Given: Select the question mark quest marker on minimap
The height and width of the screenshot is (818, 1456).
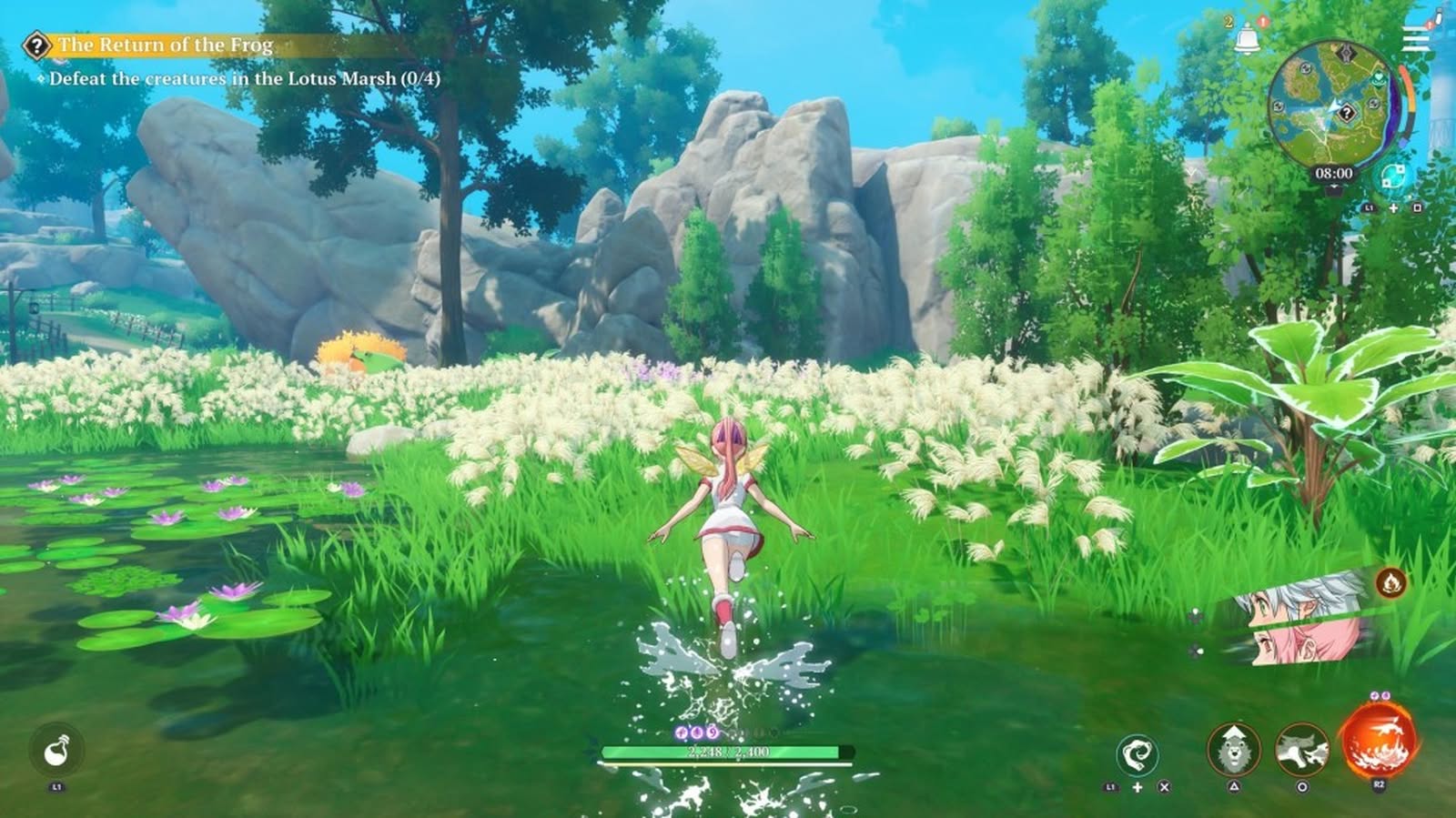Looking at the screenshot, I should [1346, 113].
